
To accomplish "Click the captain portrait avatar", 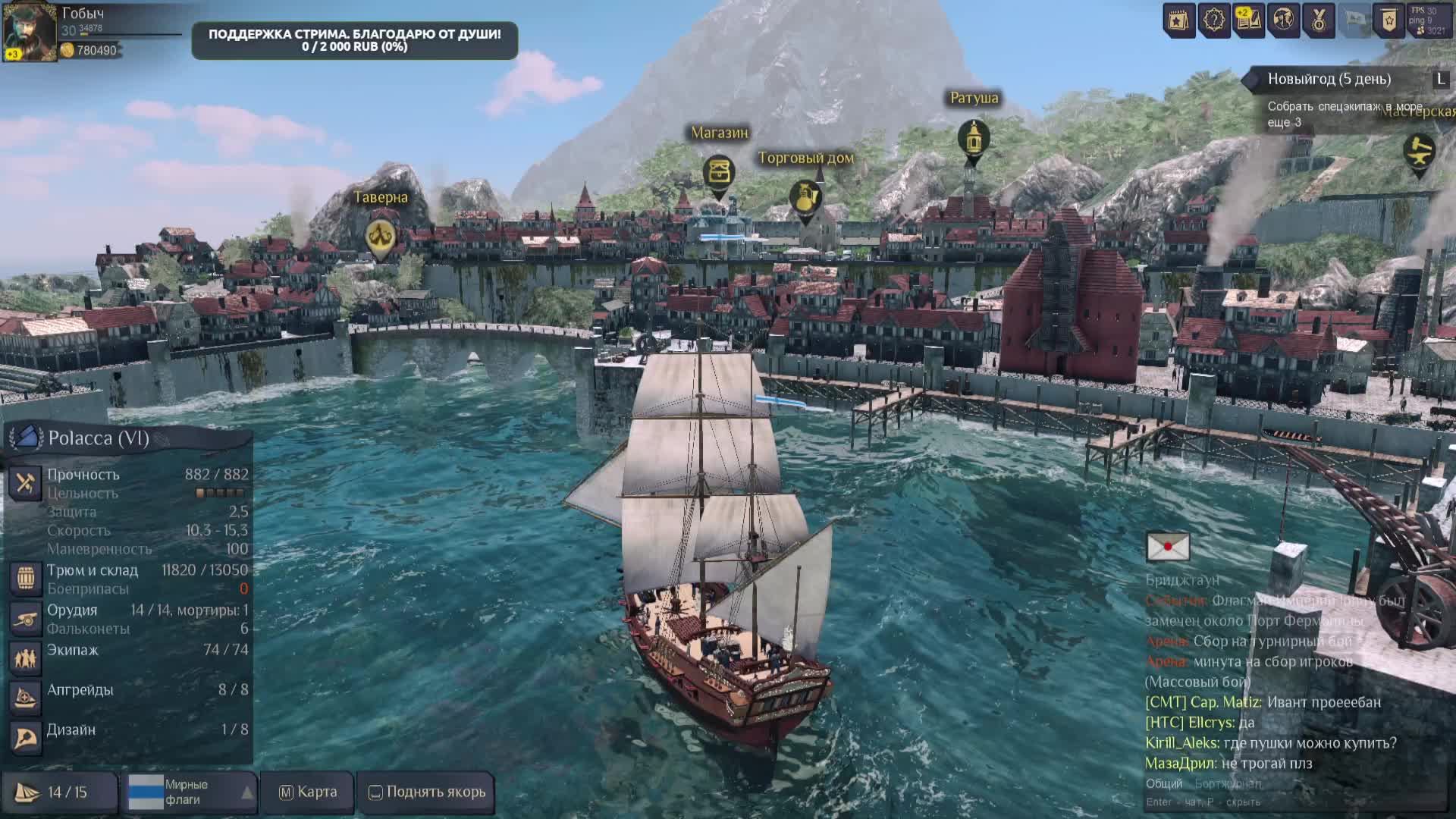I will pos(30,30).
